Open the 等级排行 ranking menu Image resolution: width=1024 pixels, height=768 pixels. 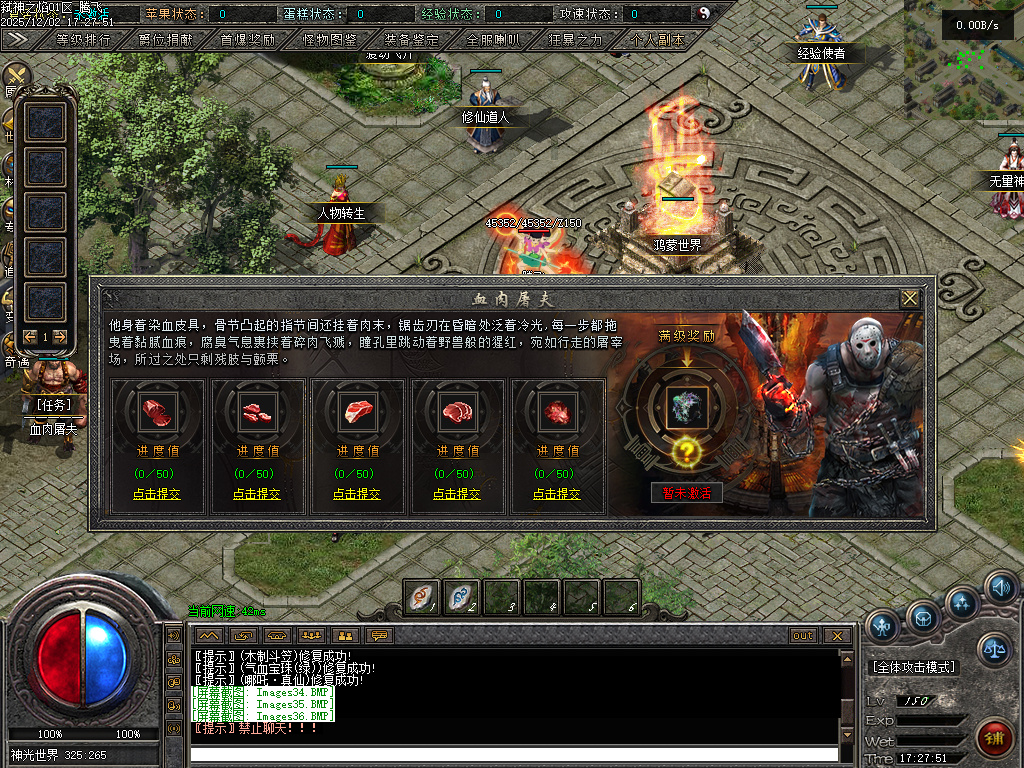(84, 41)
